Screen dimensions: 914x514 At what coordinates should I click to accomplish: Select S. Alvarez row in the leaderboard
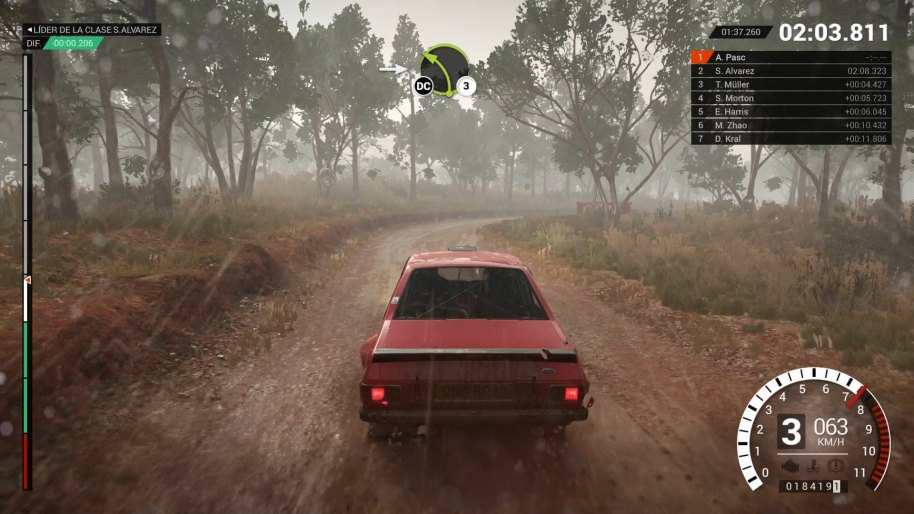tap(791, 71)
